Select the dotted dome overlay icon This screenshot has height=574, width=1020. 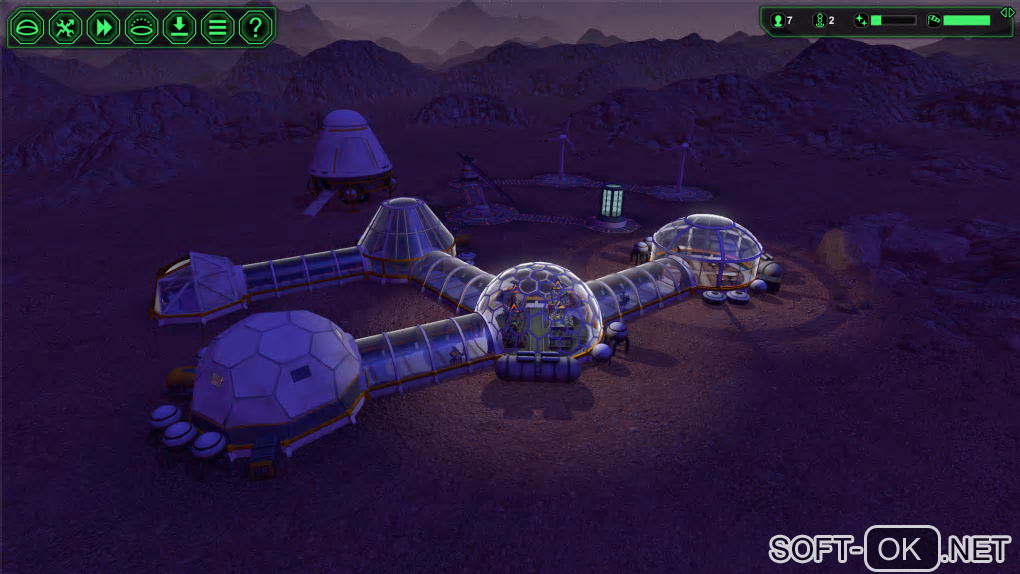pos(141,27)
